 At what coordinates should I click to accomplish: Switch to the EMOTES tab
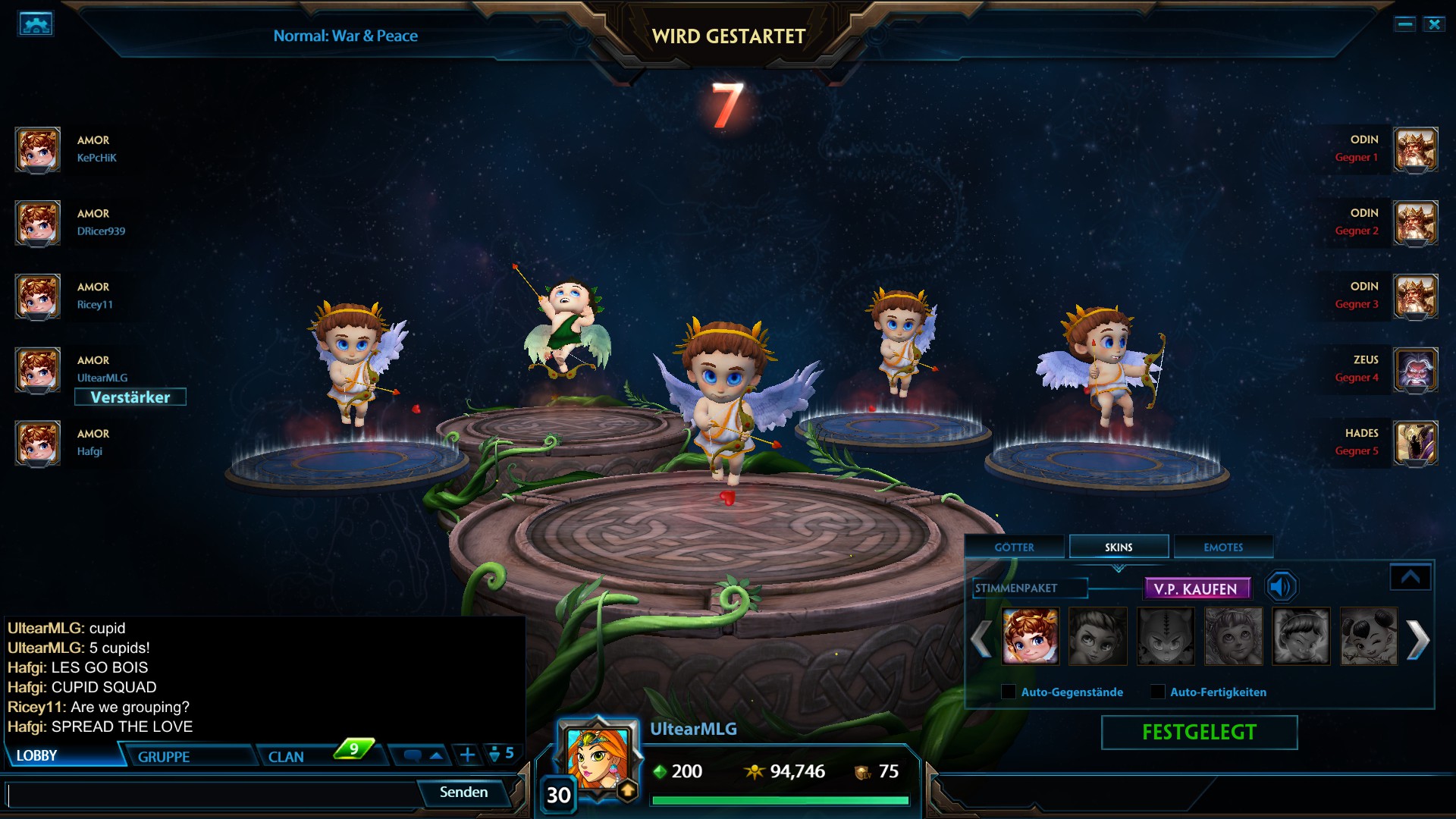point(1222,547)
